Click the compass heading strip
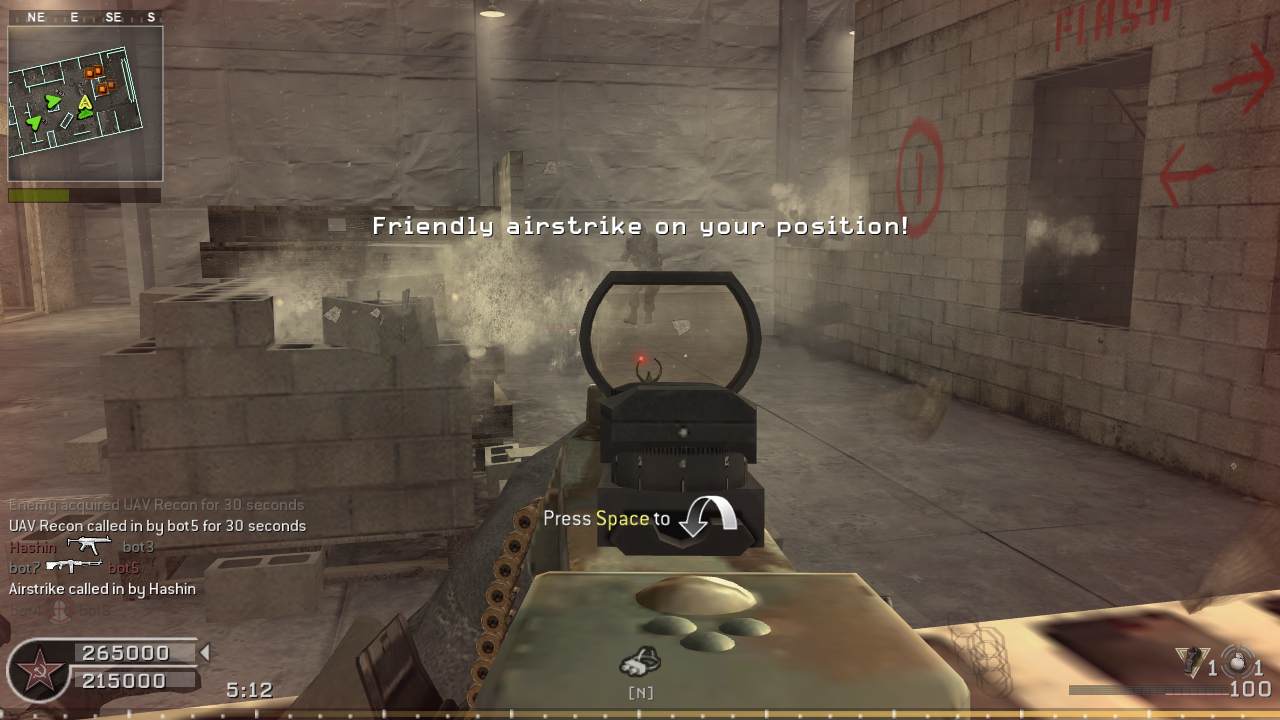The height and width of the screenshot is (720, 1280). coord(85,17)
